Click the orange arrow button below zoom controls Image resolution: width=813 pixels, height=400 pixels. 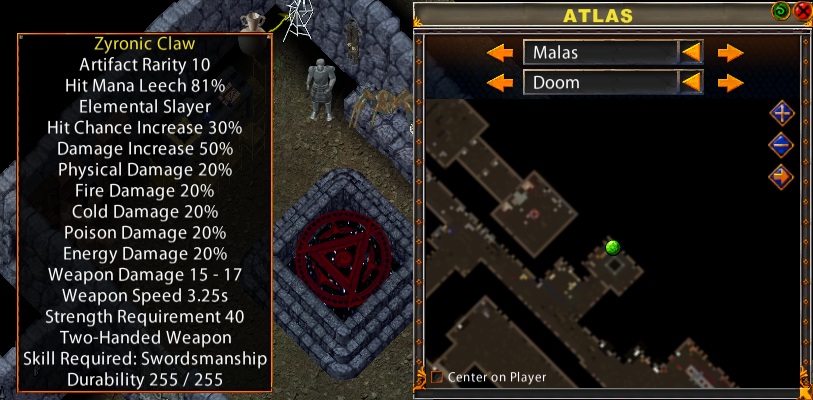pos(782,177)
